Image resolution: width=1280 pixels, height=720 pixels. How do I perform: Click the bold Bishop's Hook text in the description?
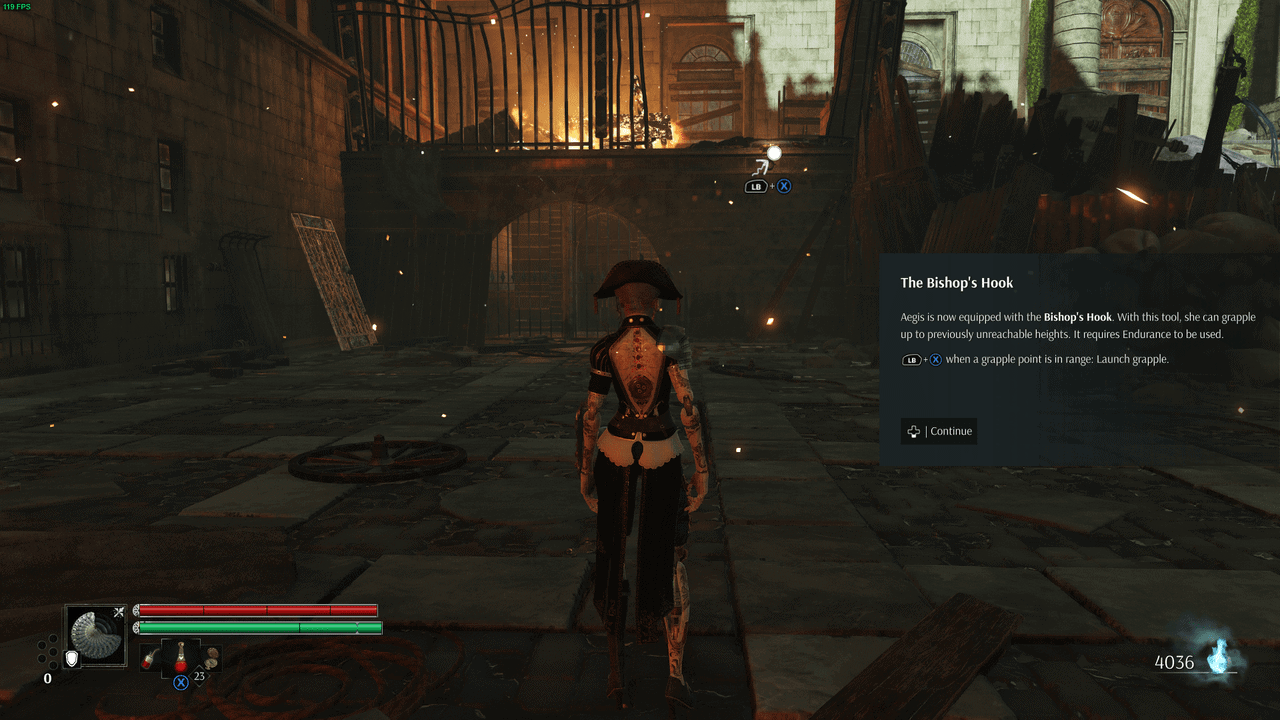[x=1078, y=316]
